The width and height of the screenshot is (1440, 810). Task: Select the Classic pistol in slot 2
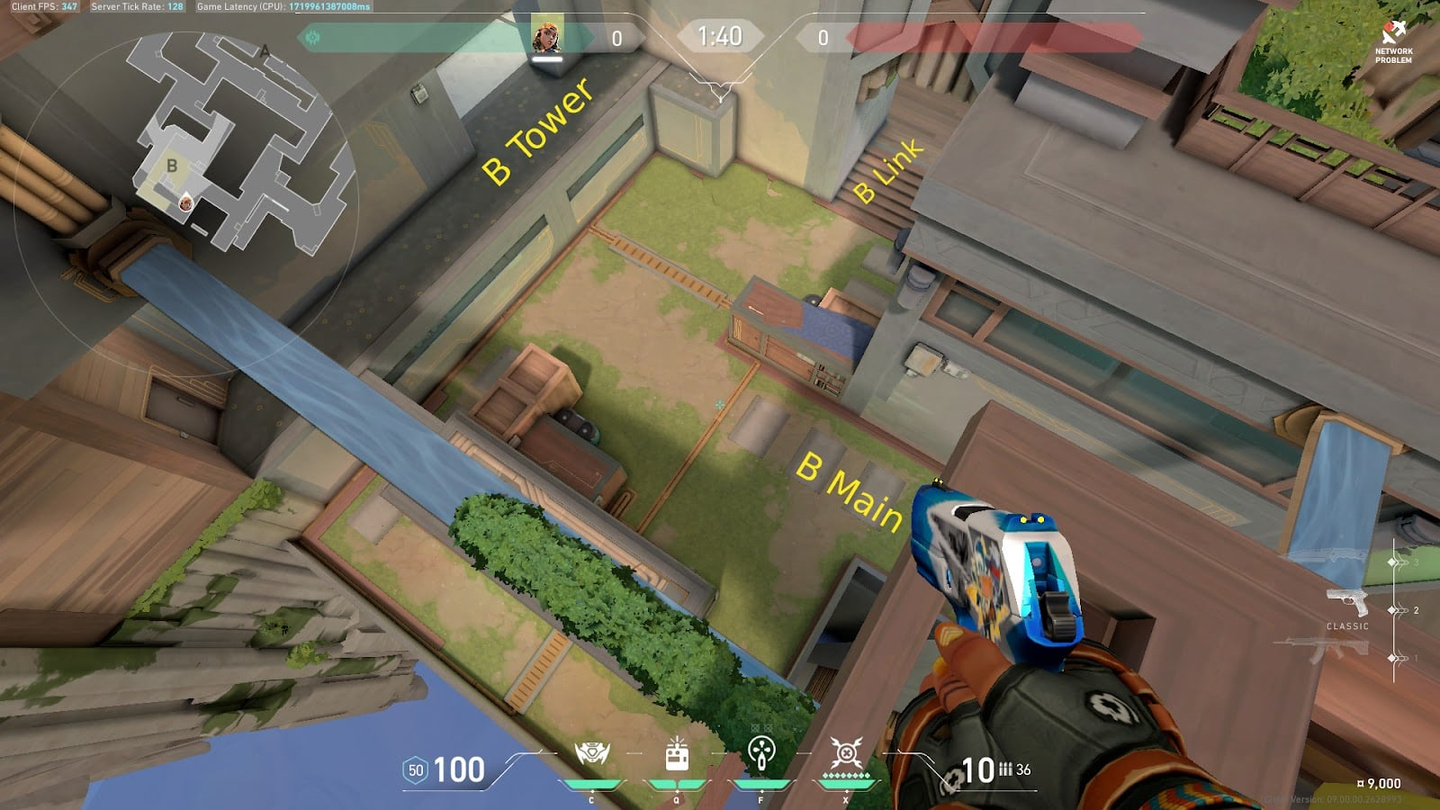point(1347,605)
